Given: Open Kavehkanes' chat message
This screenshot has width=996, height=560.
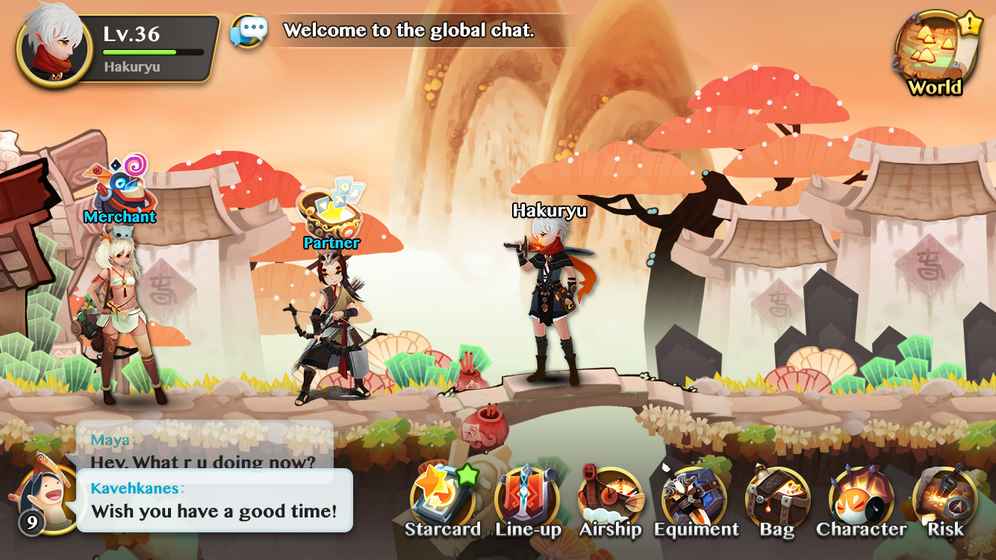Looking at the screenshot, I should [x=215, y=501].
